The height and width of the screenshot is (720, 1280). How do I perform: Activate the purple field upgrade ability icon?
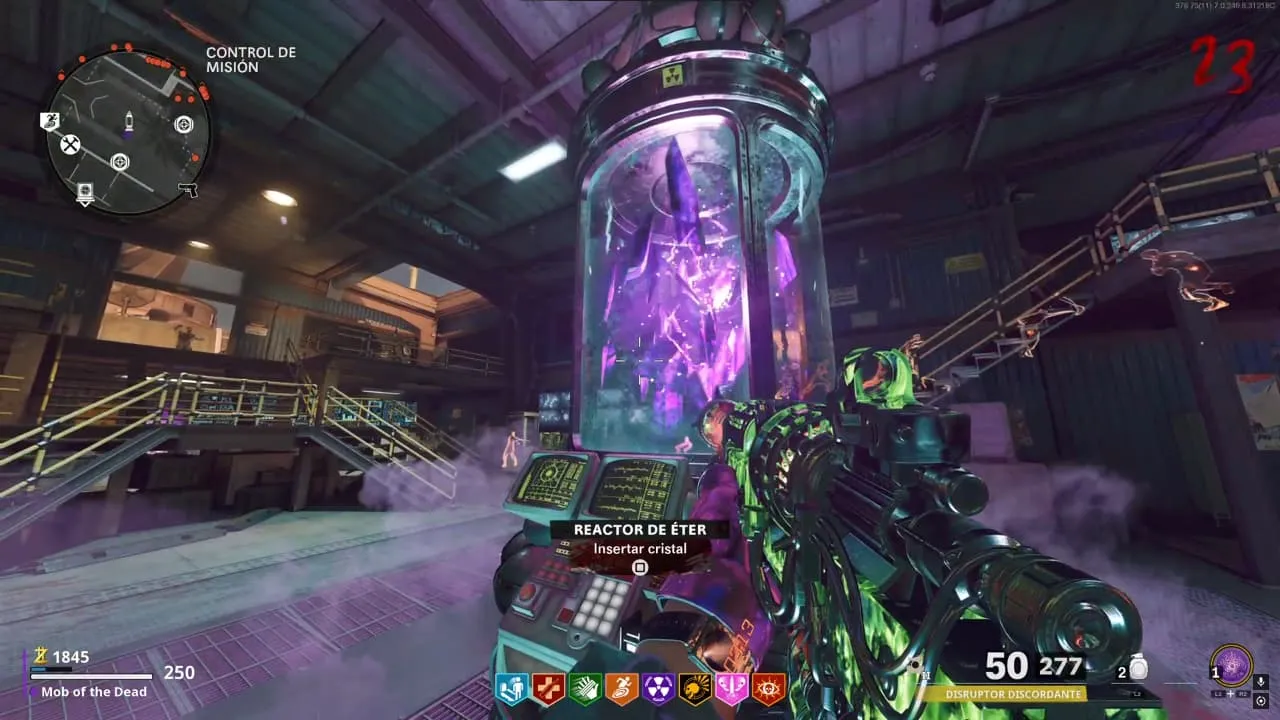(x=1231, y=665)
